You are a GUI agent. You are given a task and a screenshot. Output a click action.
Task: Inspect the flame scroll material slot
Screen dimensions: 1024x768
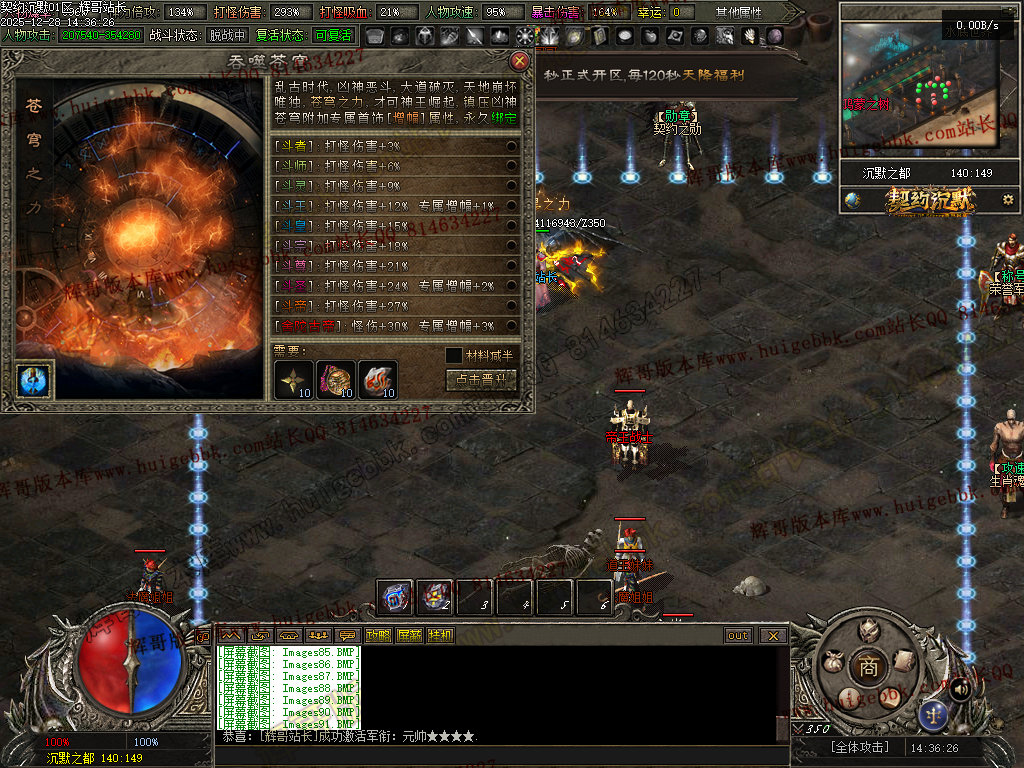click(378, 379)
